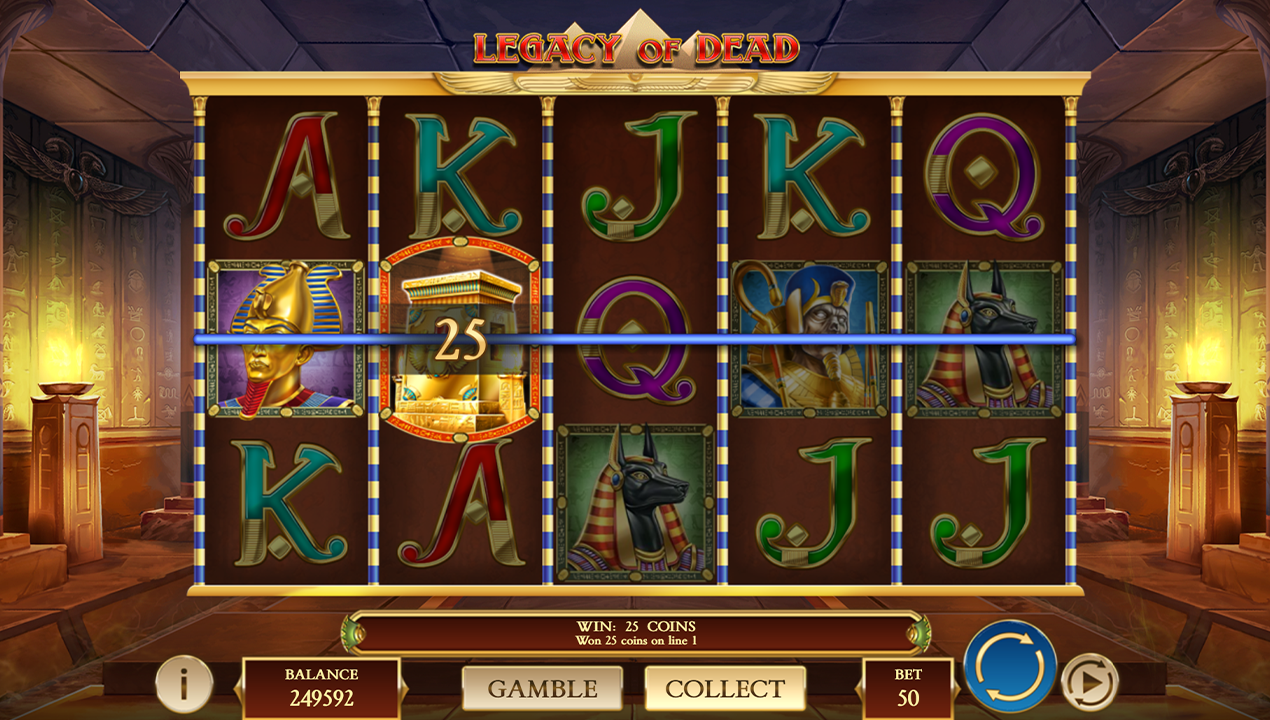The image size is (1270, 720).
Task: Open the BET amount panel
Action: pyautogui.click(x=908, y=687)
